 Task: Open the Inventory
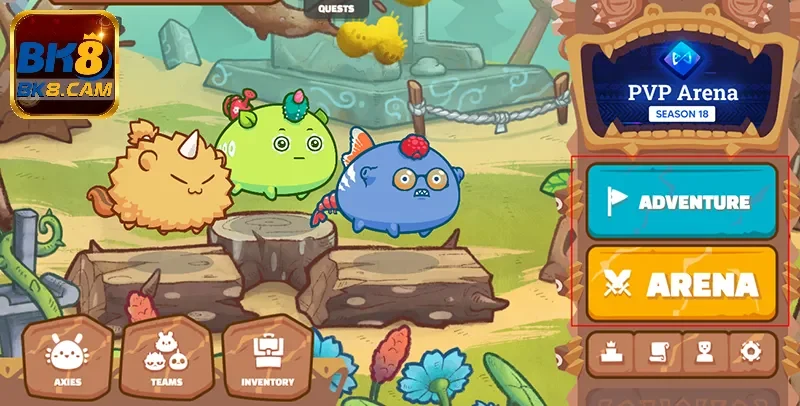tap(267, 359)
